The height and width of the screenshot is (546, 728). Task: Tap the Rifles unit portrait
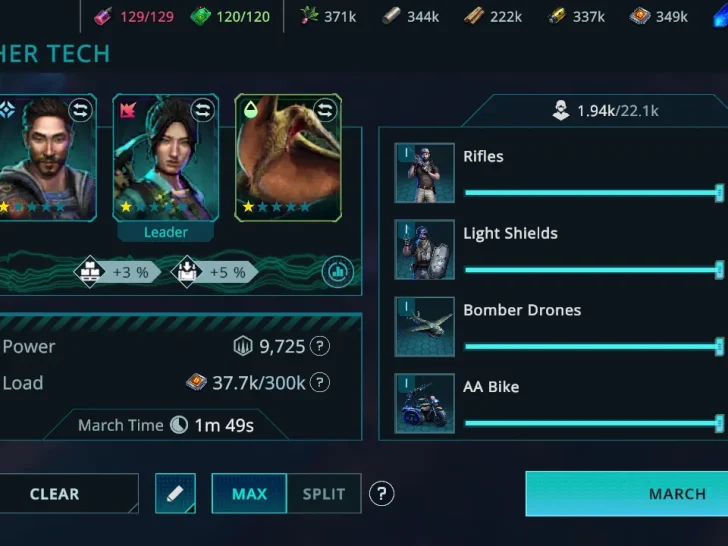coord(424,173)
